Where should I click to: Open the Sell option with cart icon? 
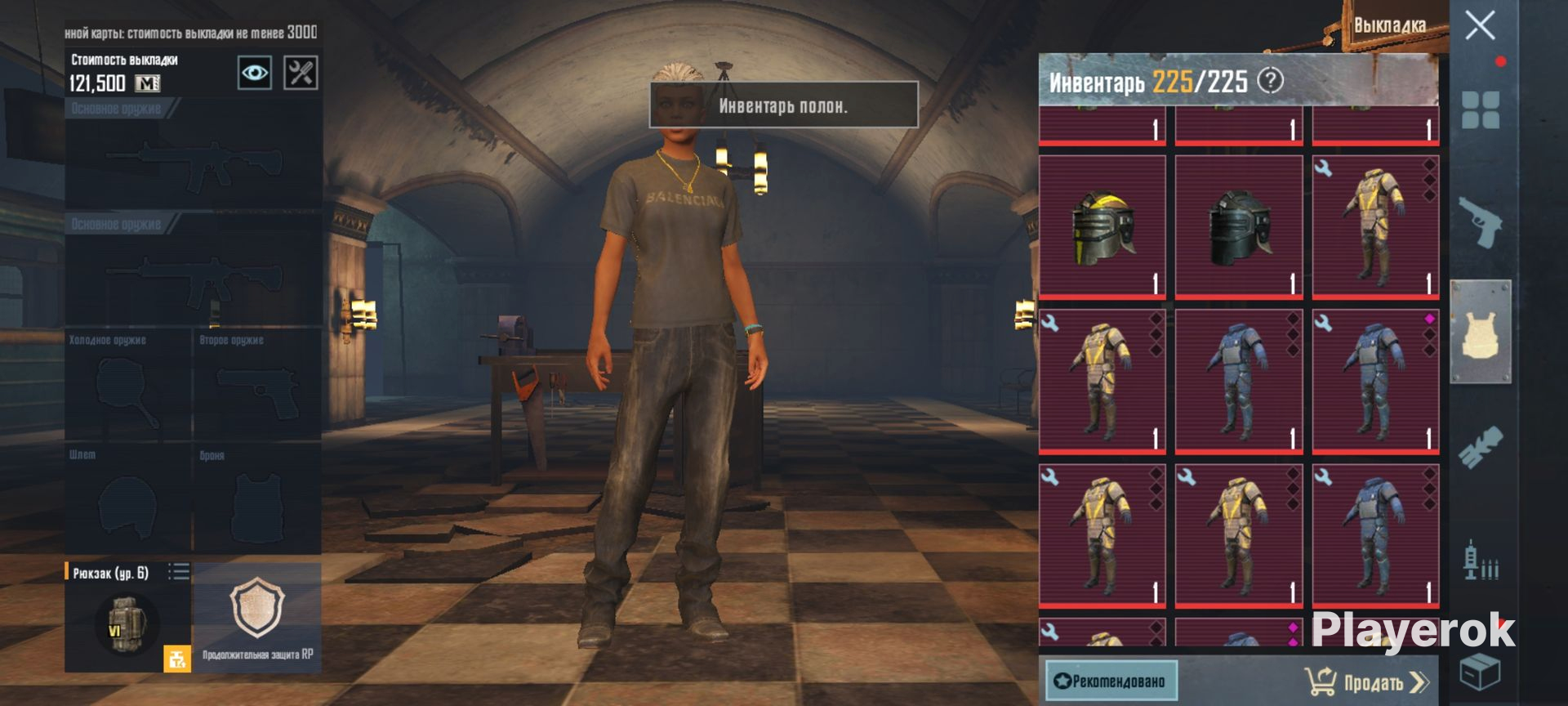click(x=1365, y=681)
